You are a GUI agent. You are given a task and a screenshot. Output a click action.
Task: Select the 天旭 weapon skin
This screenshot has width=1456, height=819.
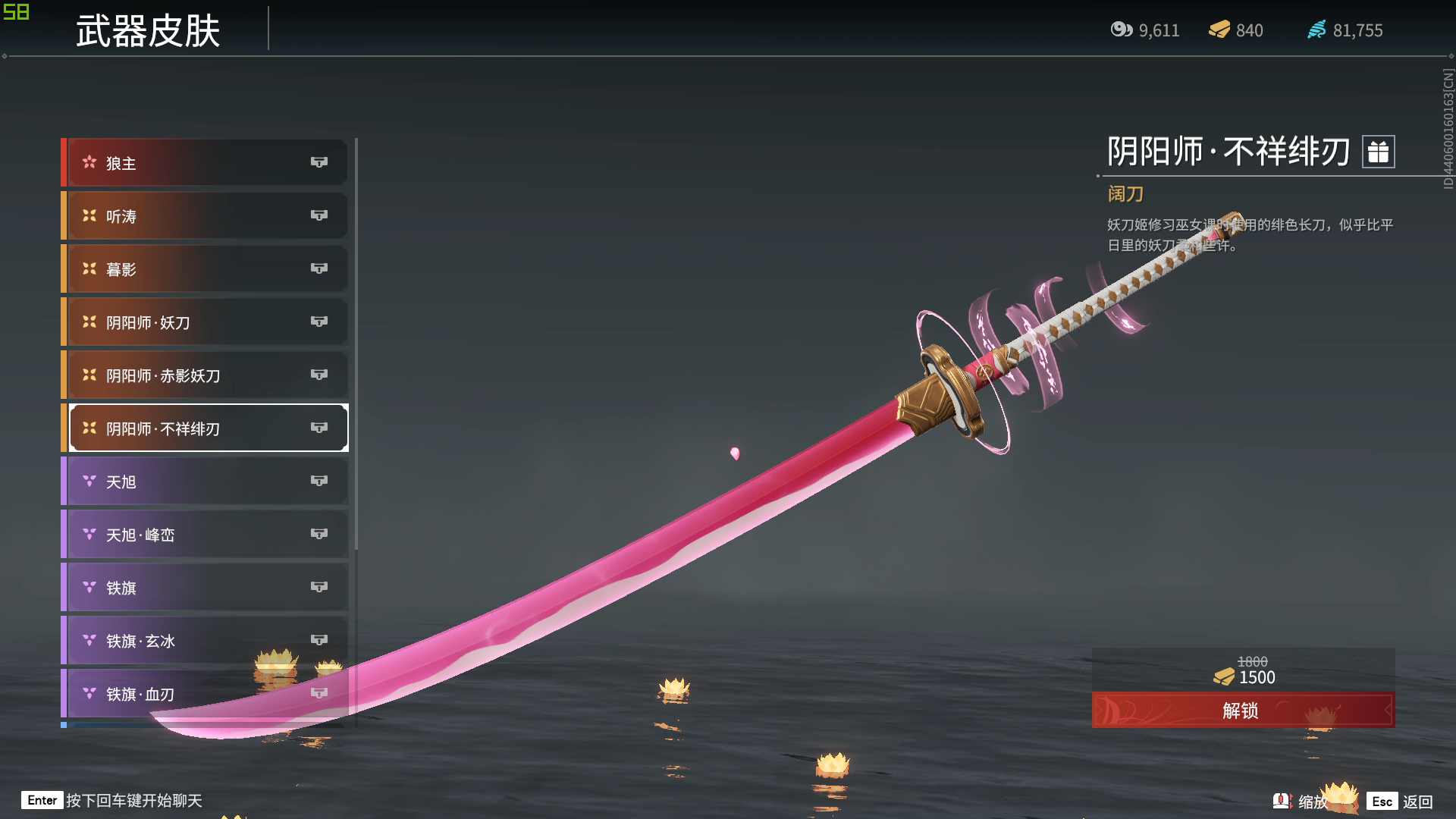[x=206, y=482]
